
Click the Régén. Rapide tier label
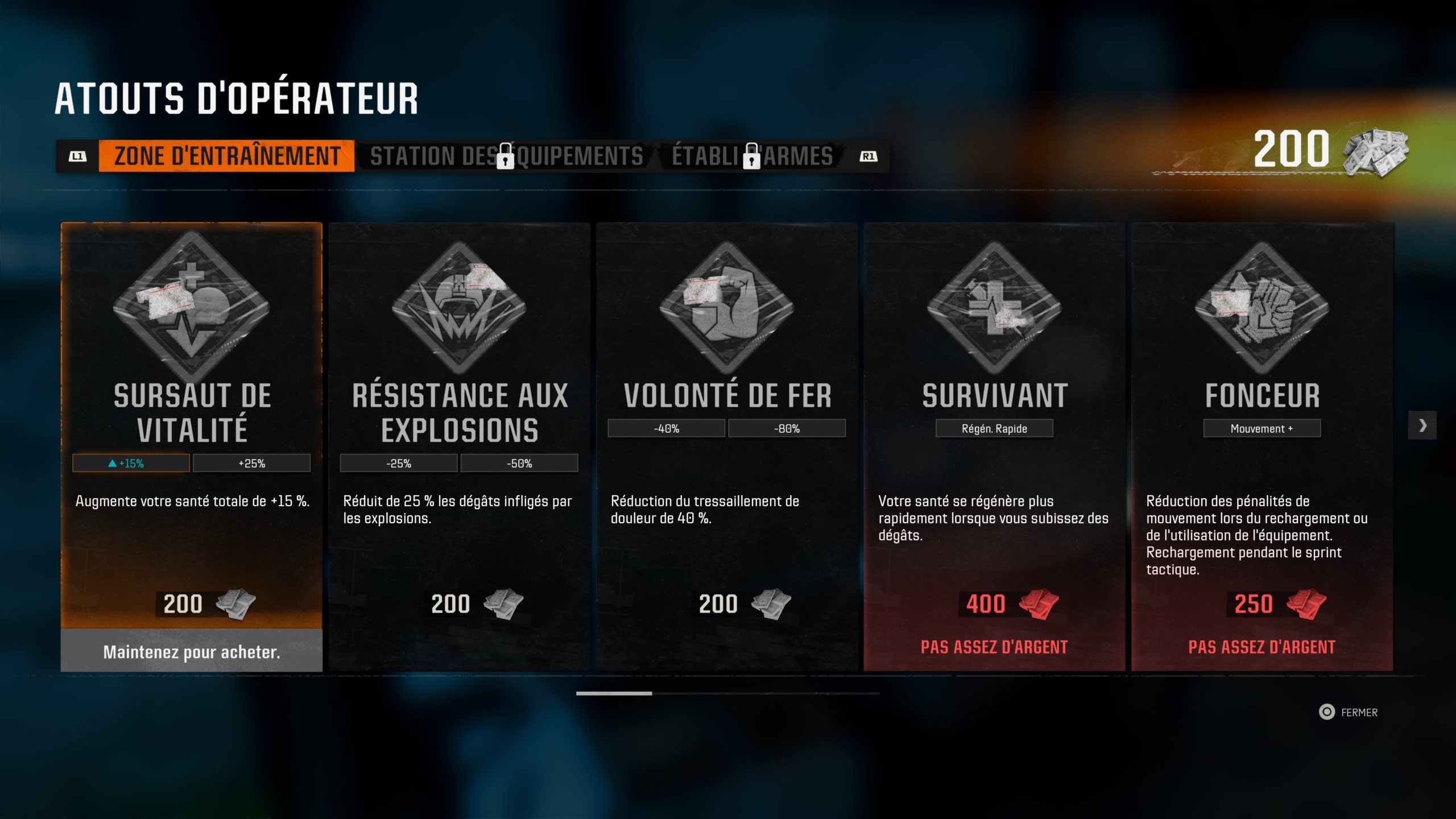point(994,428)
